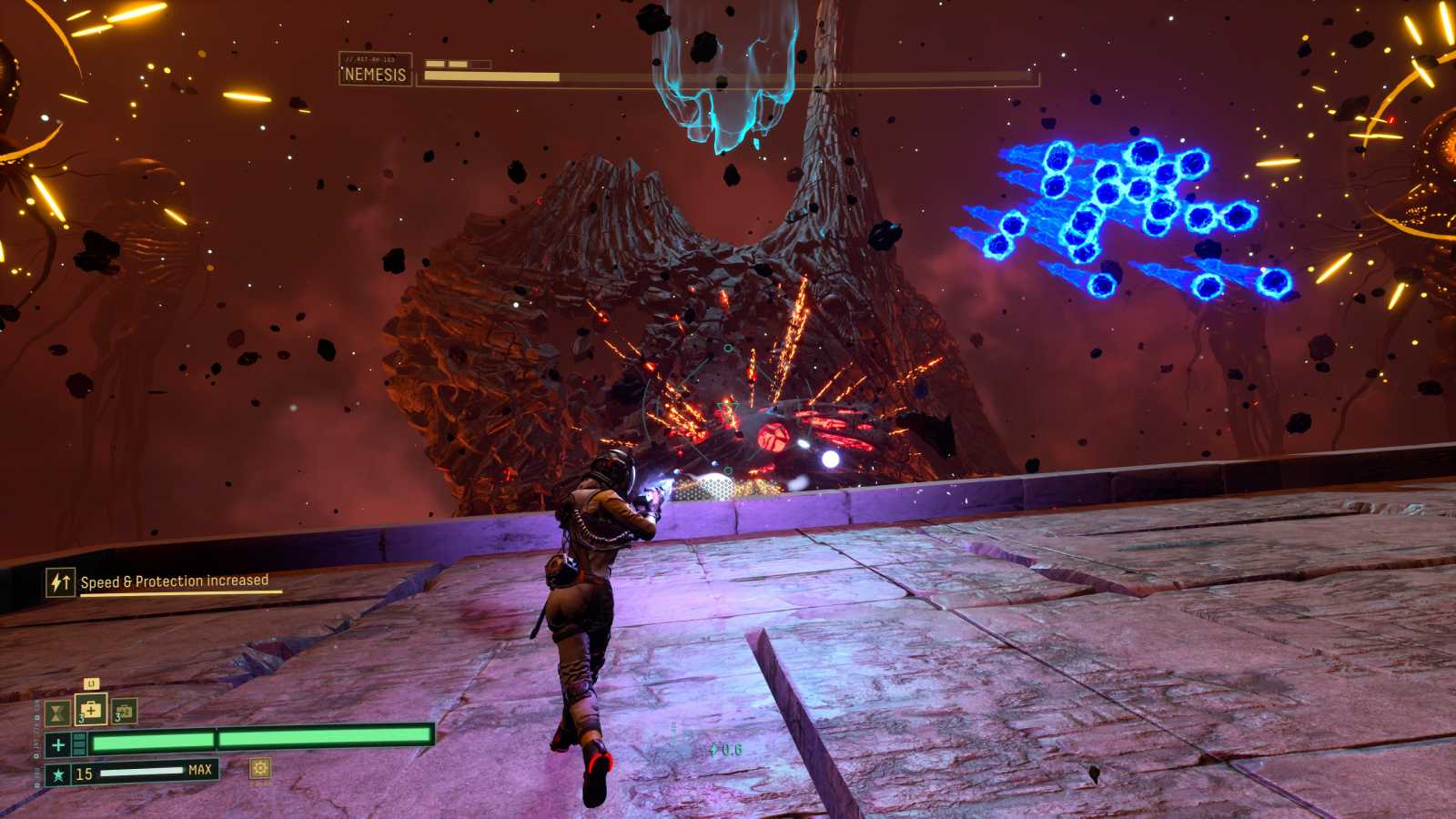
Task: Choose the hourglass-shaped consumable slot
Action: click(x=57, y=713)
